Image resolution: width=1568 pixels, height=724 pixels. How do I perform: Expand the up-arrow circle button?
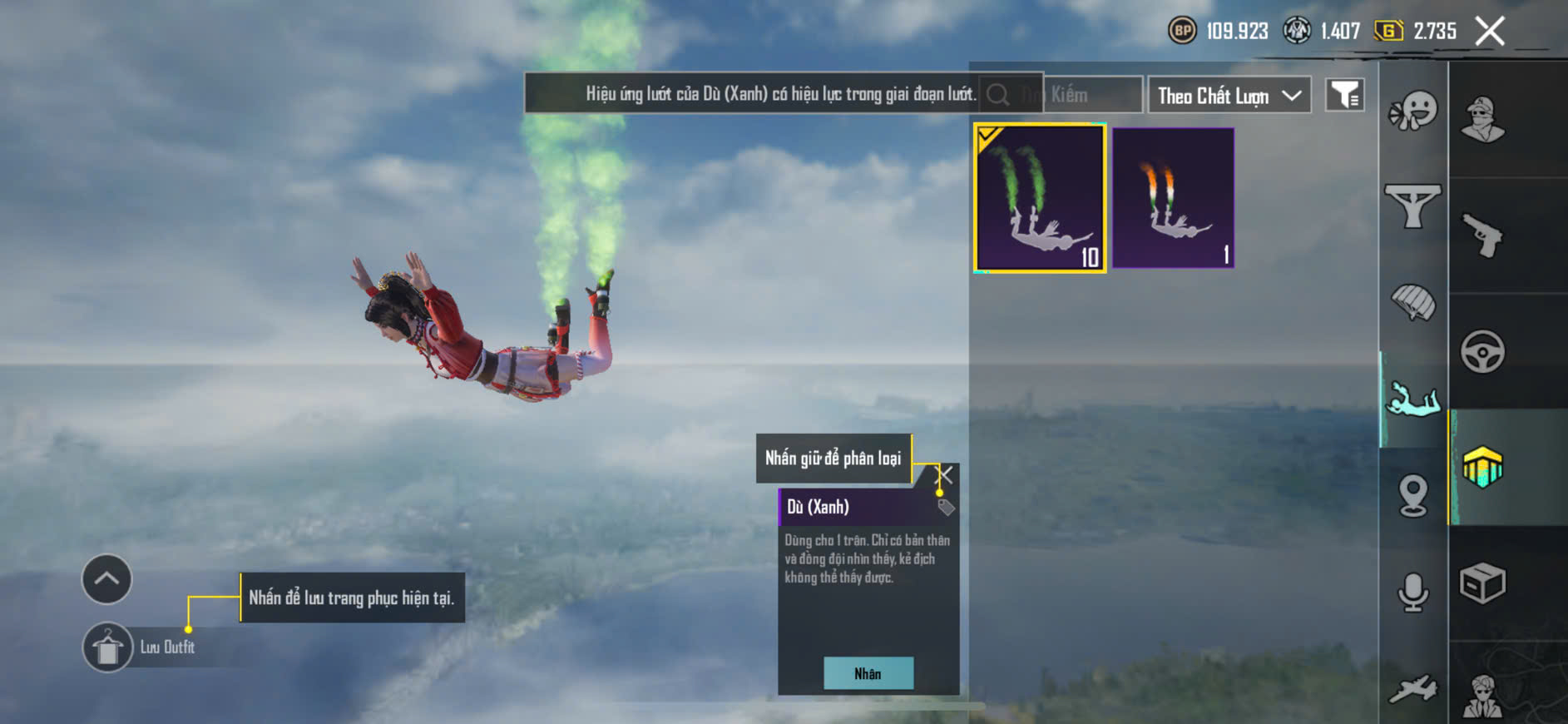click(x=106, y=579)
